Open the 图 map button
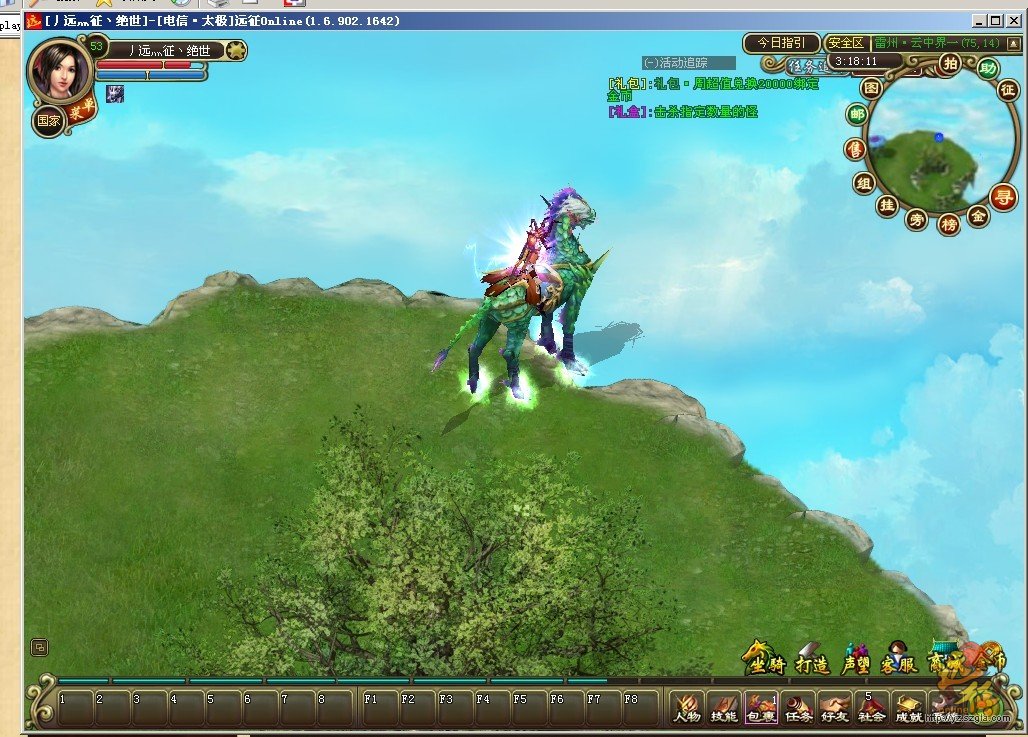1028x737 pixels. (x=872, y=88)
